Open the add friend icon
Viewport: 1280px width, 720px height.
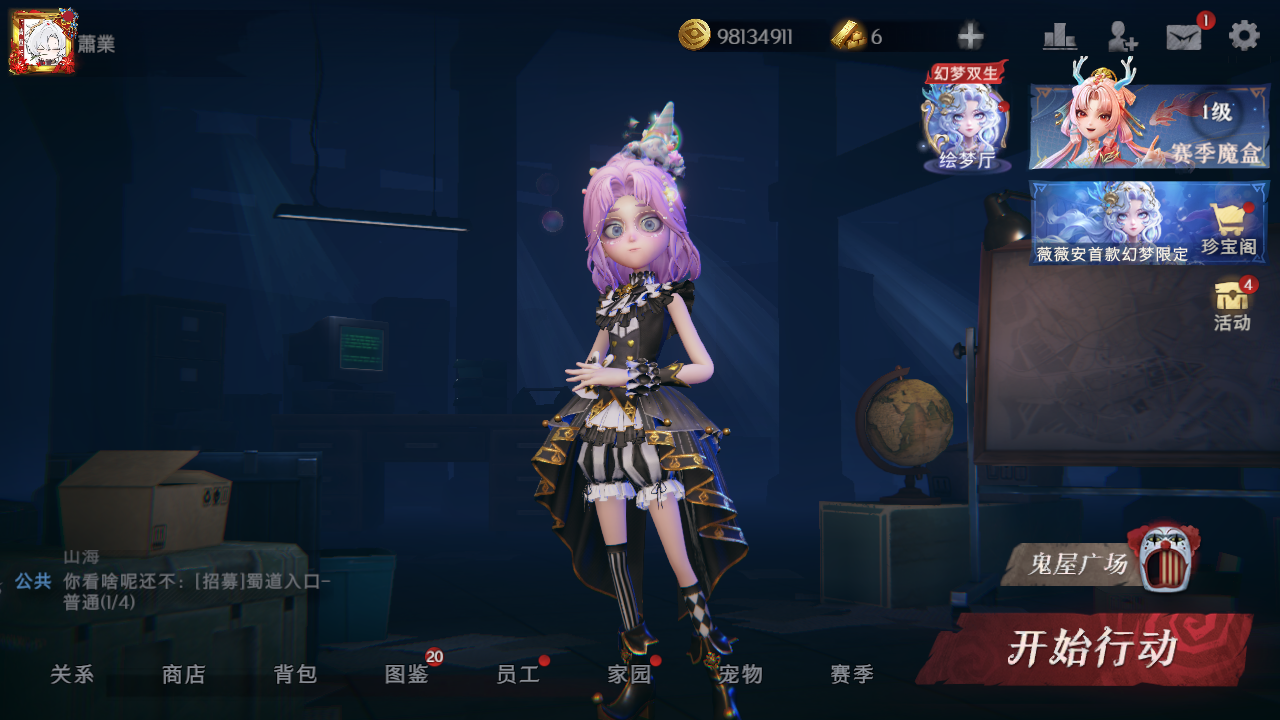[1122, 37]
